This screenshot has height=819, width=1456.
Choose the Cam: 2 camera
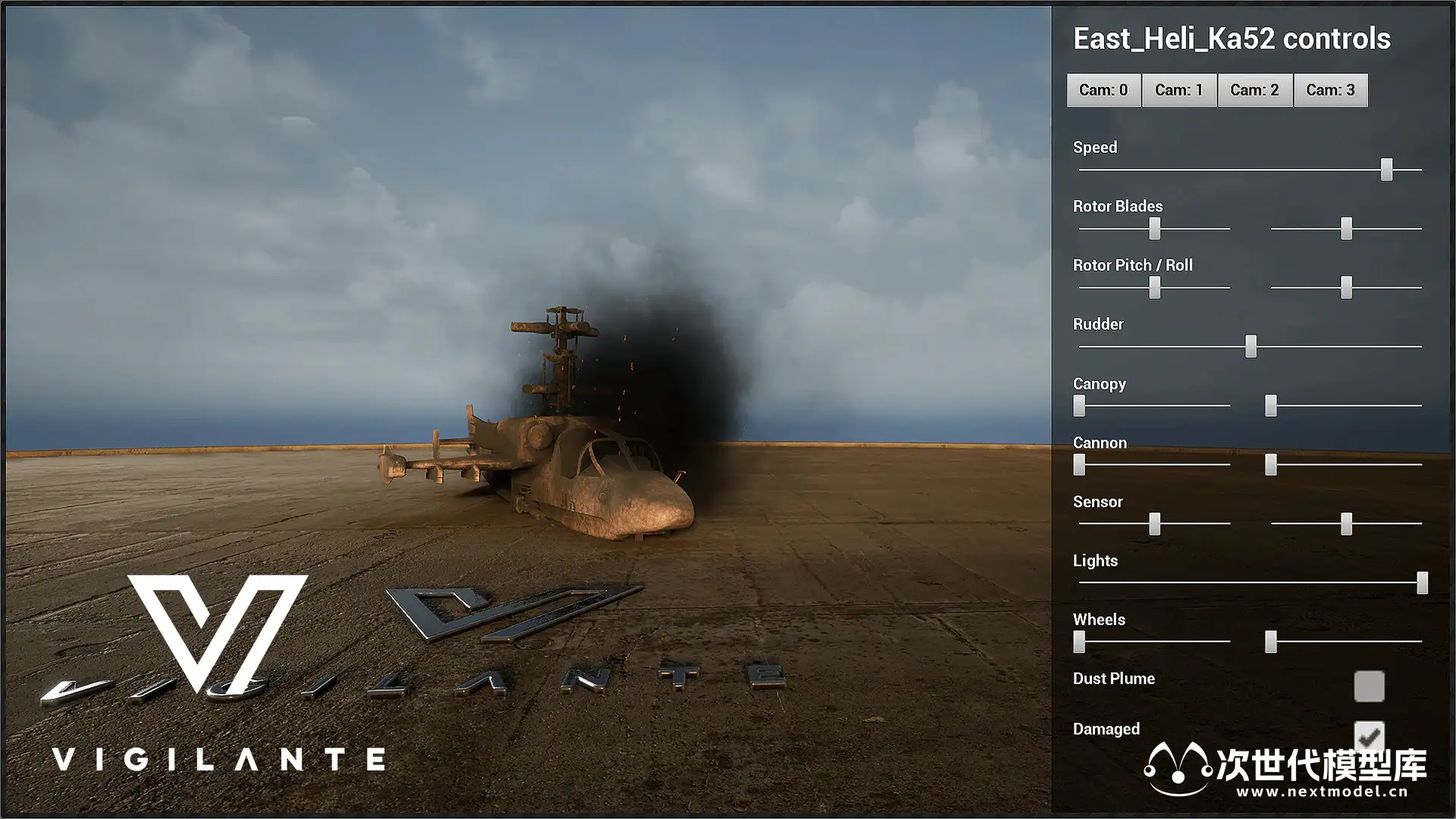[1254, 90]
